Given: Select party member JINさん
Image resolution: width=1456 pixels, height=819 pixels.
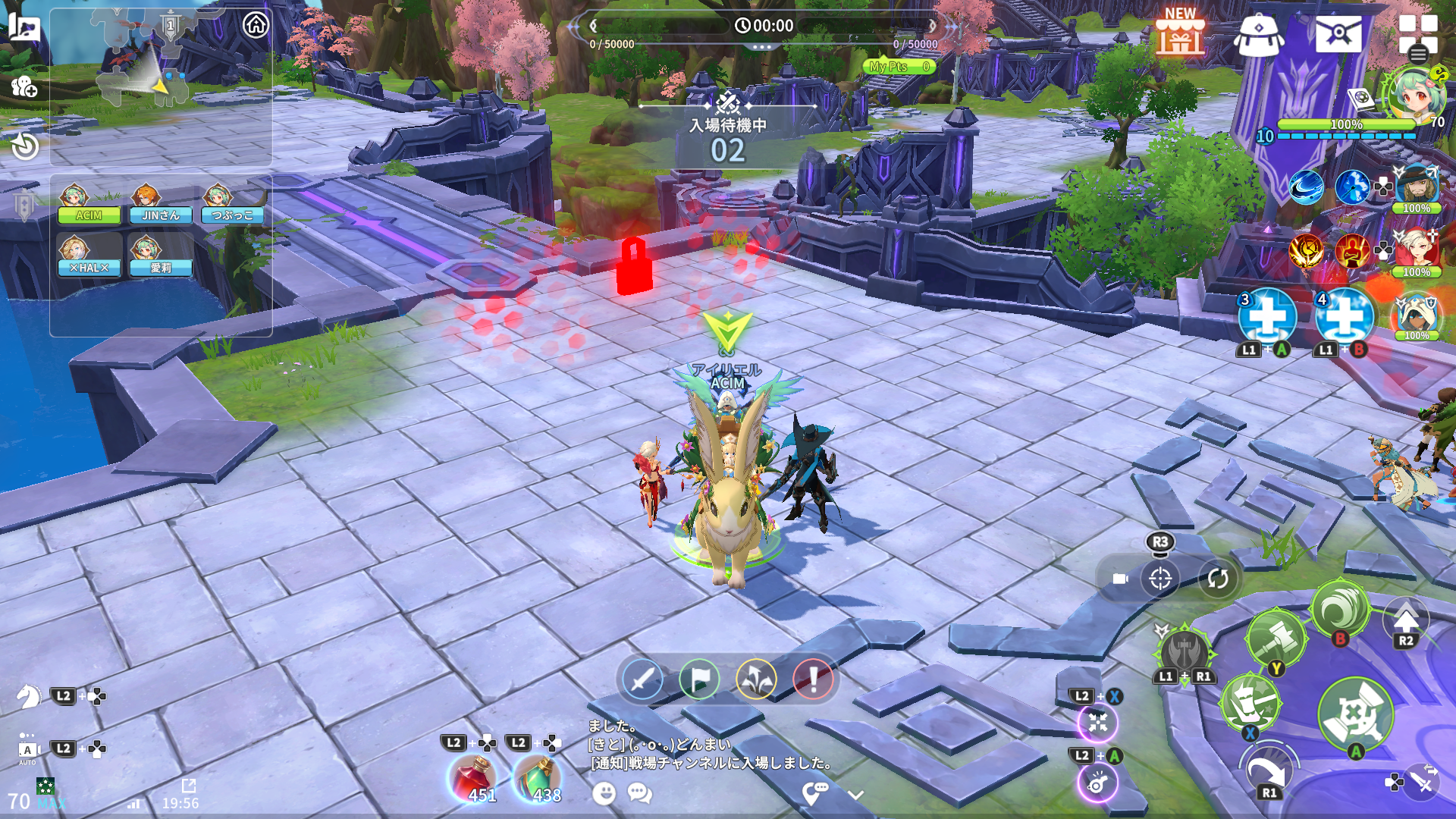Looking at the screenshot, I should (x=160, y=205).
